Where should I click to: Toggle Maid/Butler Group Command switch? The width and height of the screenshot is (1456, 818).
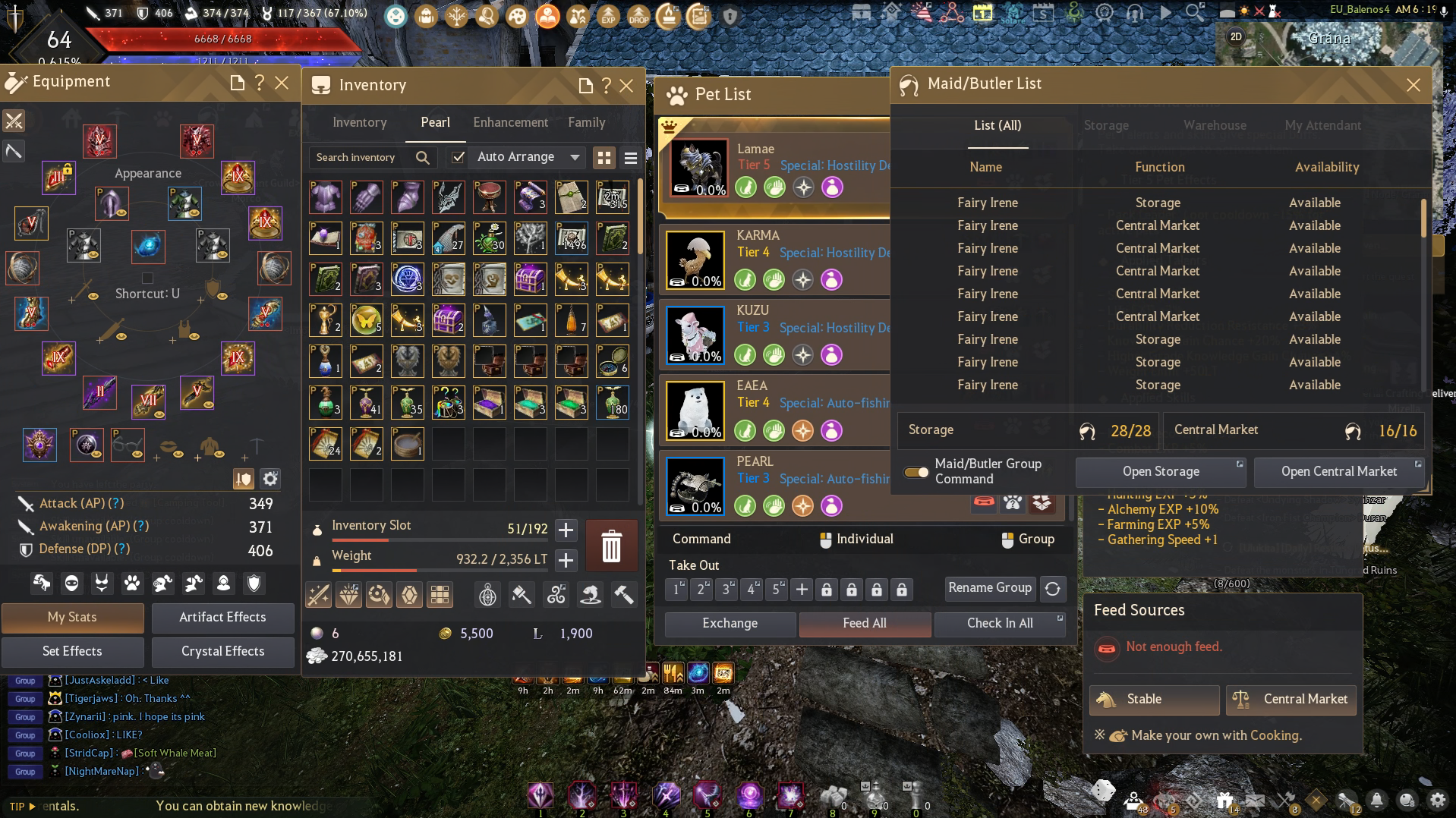pos(916,472)
